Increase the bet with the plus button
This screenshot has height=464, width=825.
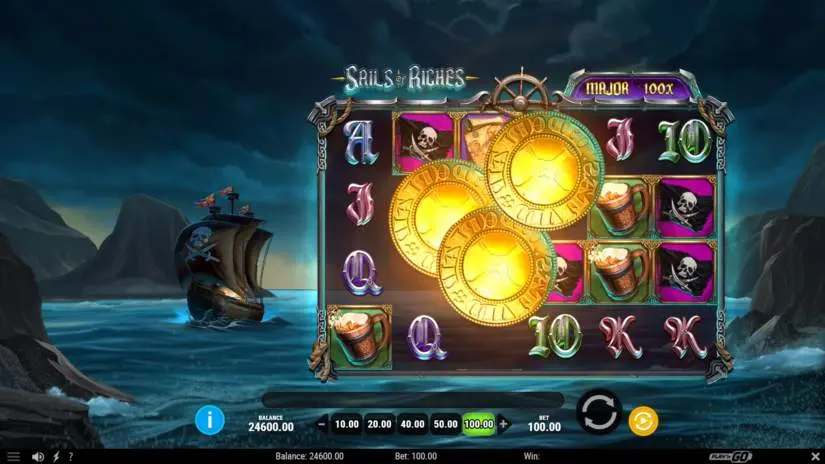point(503,424)
